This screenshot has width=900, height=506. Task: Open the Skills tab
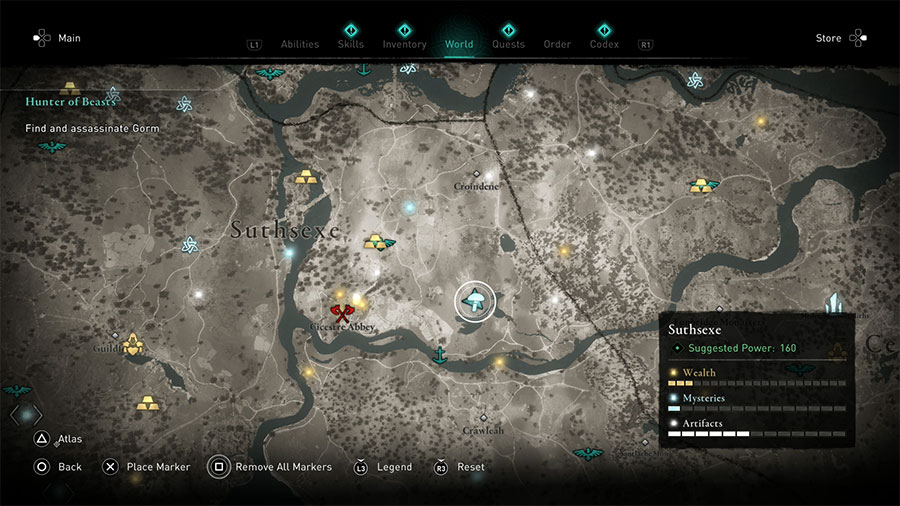click(351, 44)
